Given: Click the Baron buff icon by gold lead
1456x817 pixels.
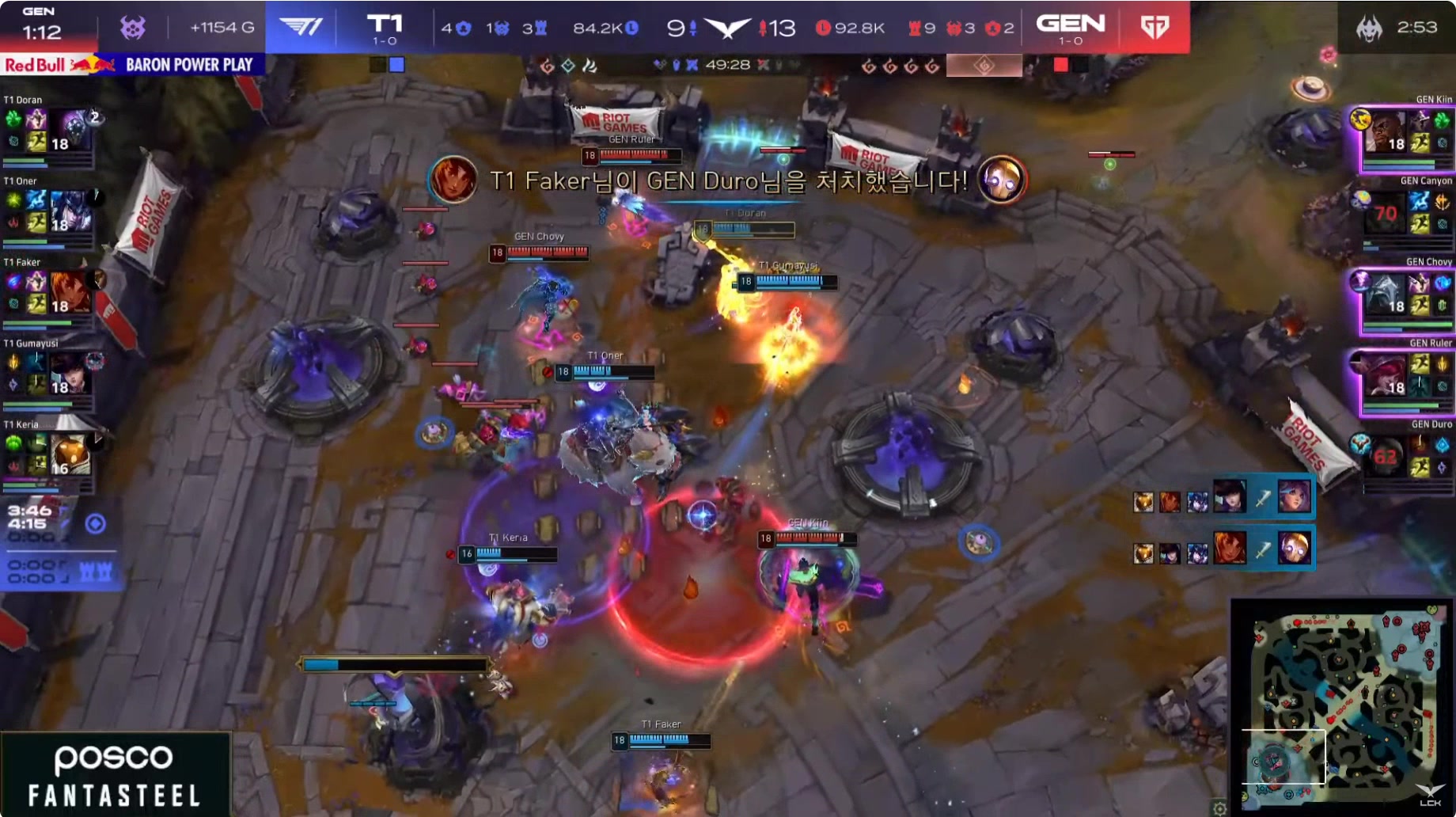Looking at the screenshot, I should [x=133, y=28].
